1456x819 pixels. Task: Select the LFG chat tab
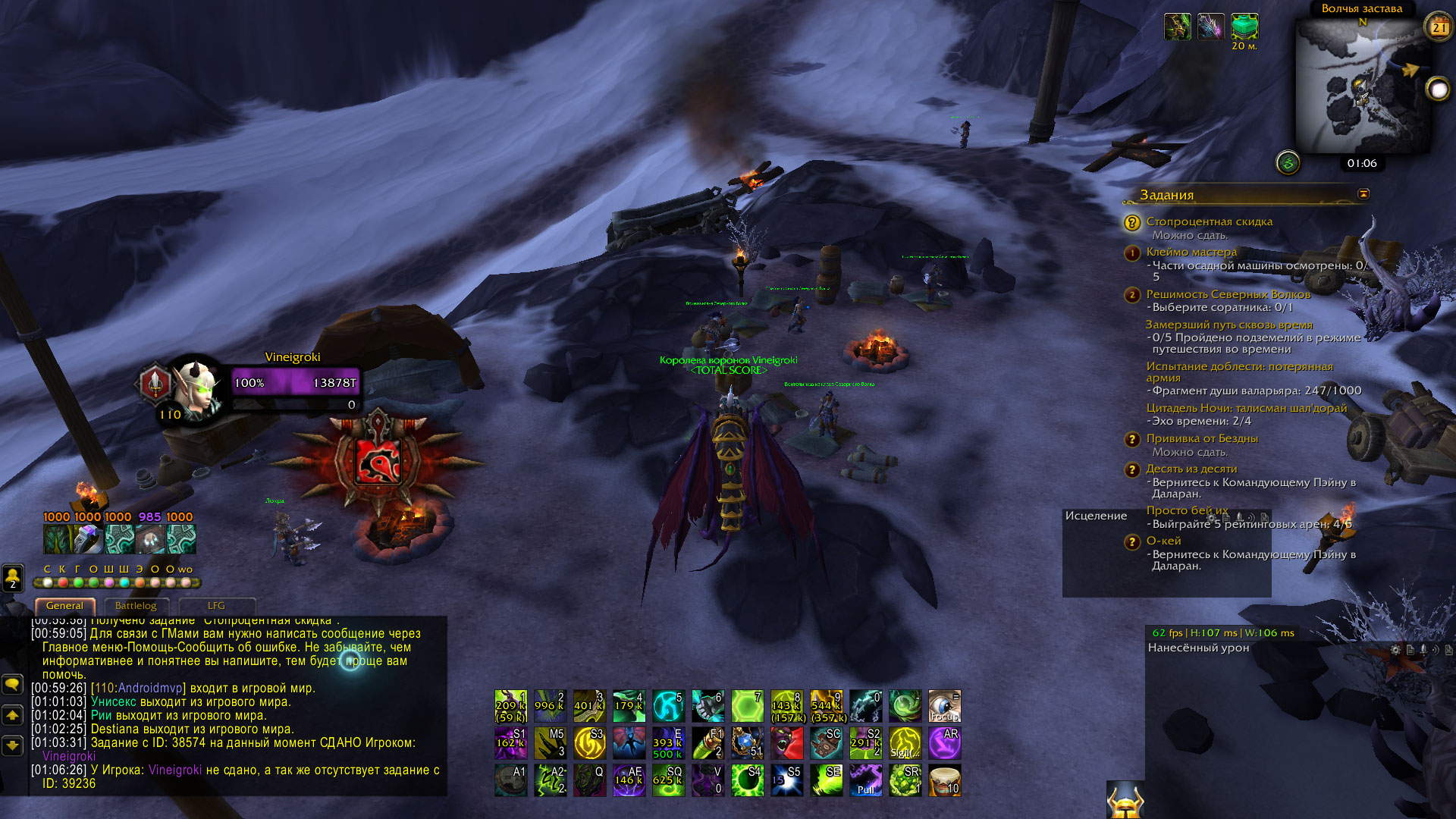216,606
